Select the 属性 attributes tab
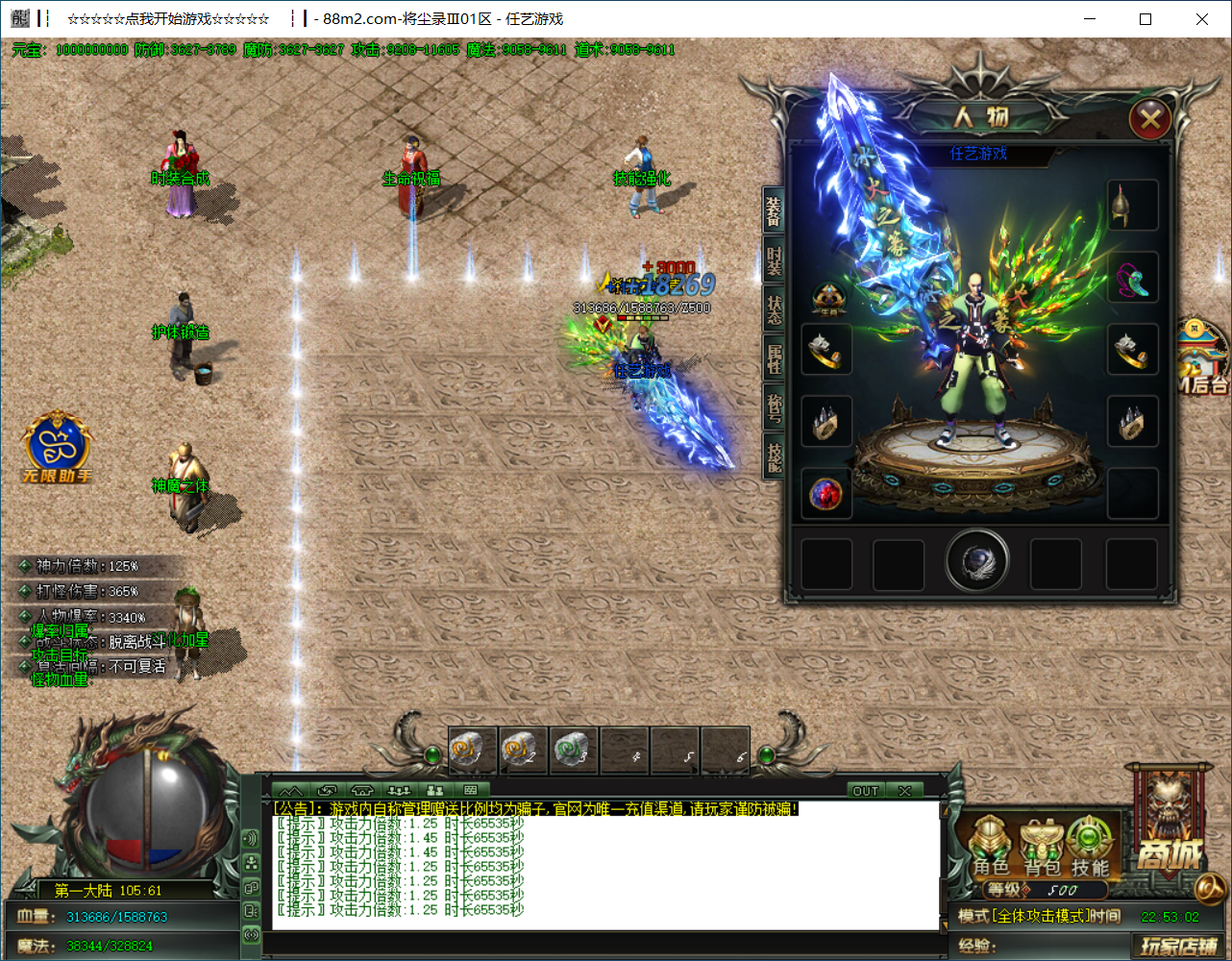Image resolution: width=1232 pixels, height=961 pixels. 774,358
